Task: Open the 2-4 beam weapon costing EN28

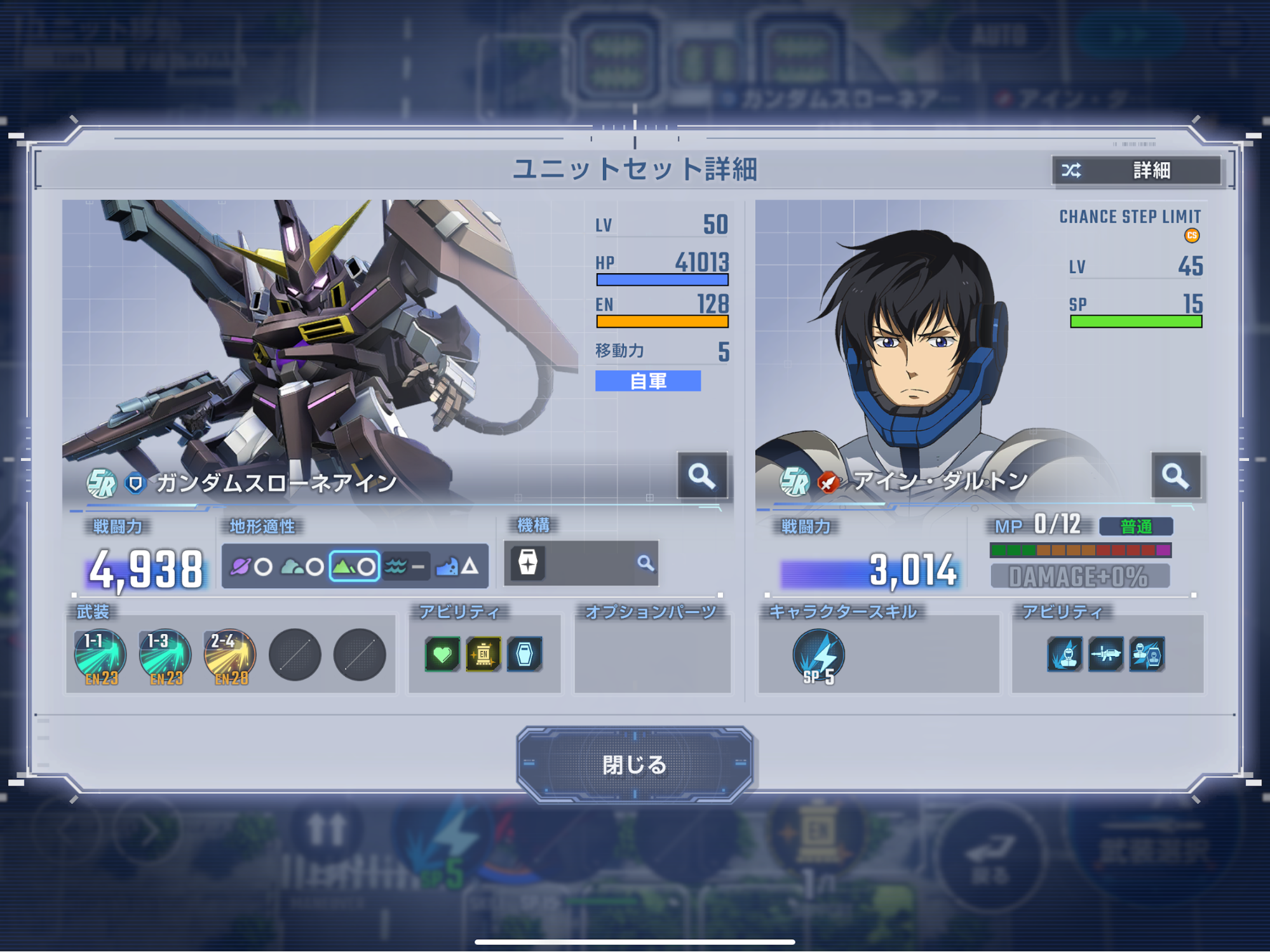Action: 229,654
